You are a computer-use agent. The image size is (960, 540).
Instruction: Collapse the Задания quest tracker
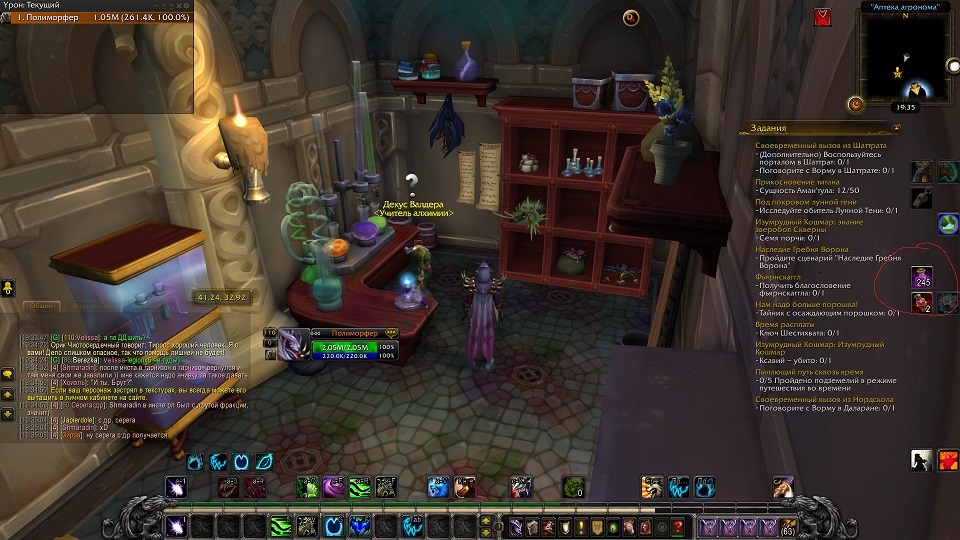pyautogui.click(x=897, y=128)
